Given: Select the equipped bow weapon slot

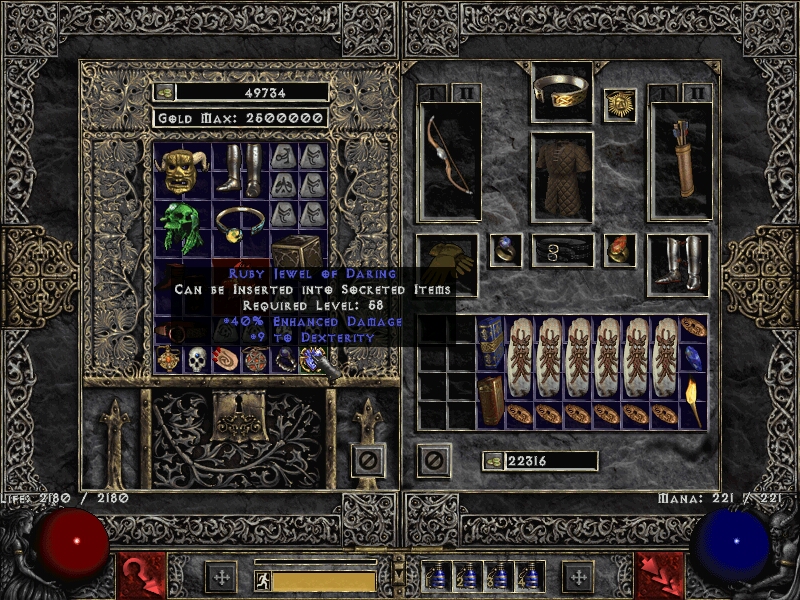Looking at the screenshot, I should pos(449,160).
